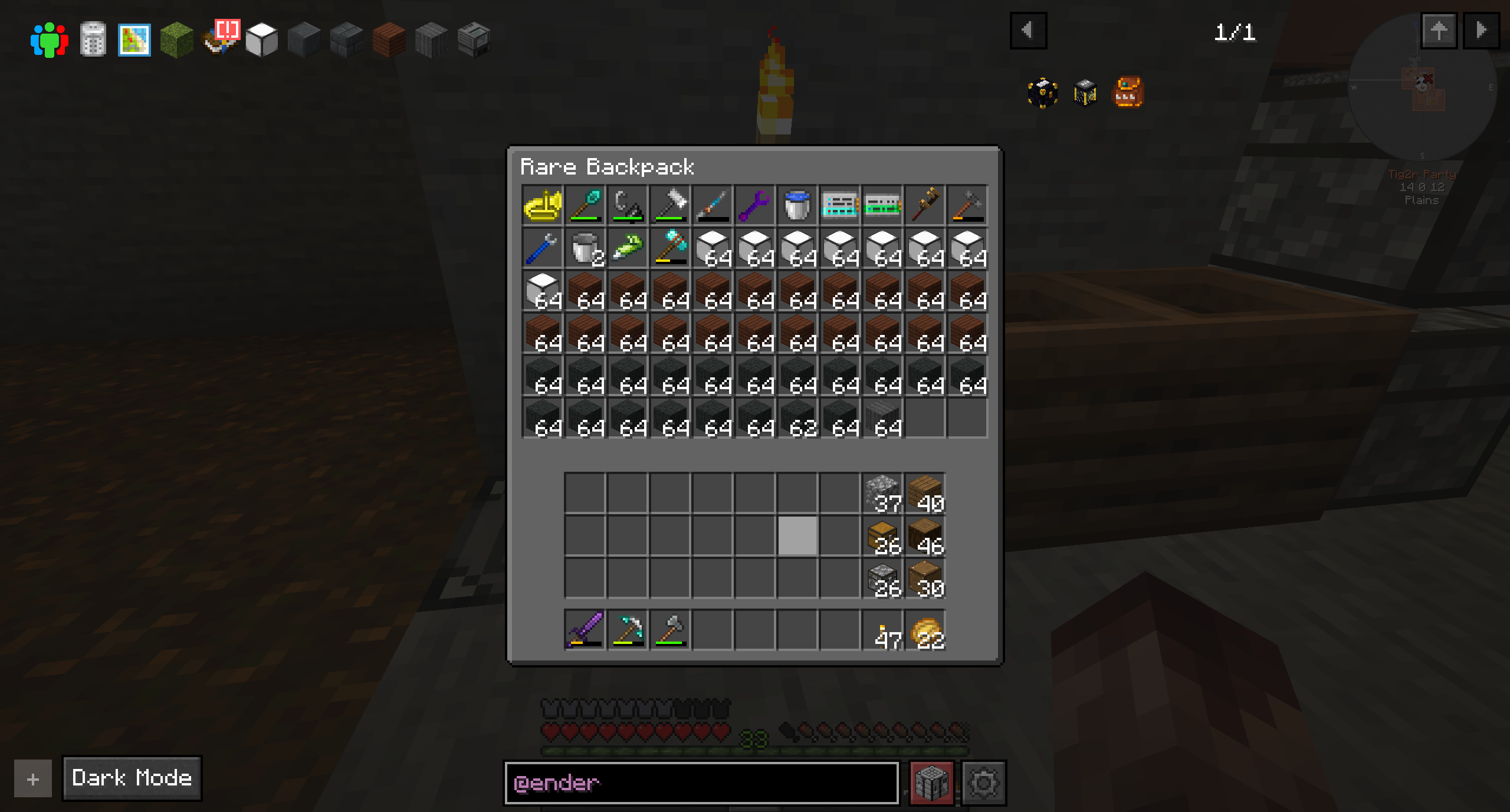
Task: Pick the gravel stack of 37
Action: pyautogui.click(x=883, y=493)
